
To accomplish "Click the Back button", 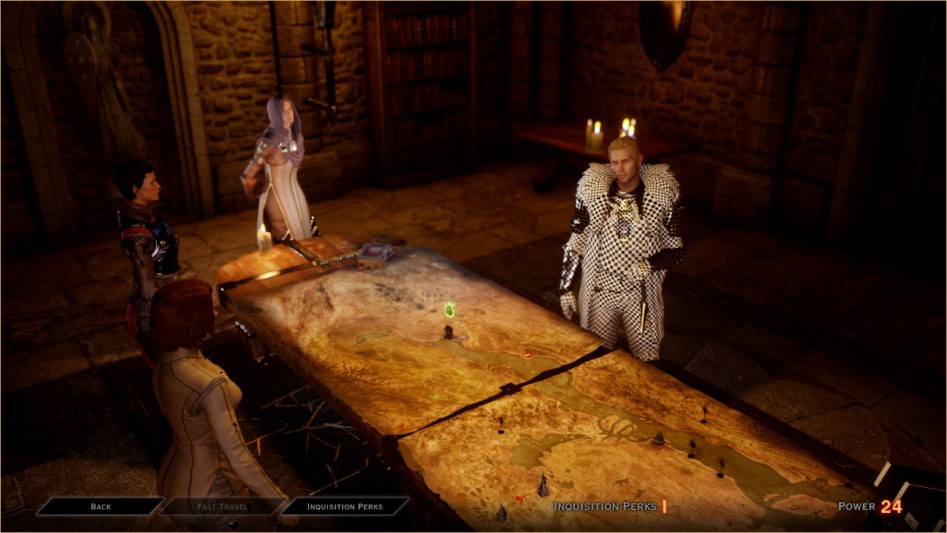I will (x=100, y=506).
